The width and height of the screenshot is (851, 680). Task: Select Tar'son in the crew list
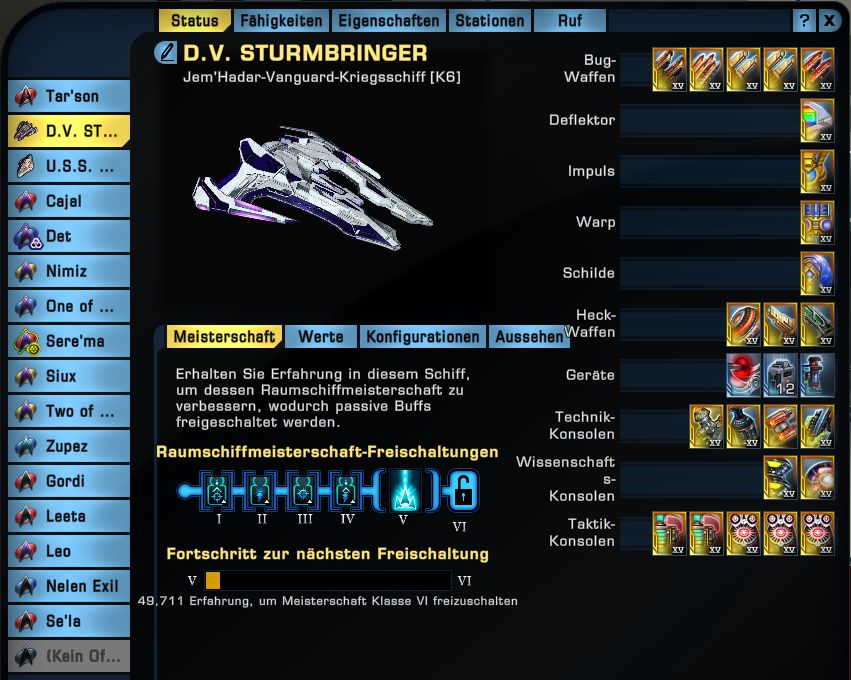[70, 96]
